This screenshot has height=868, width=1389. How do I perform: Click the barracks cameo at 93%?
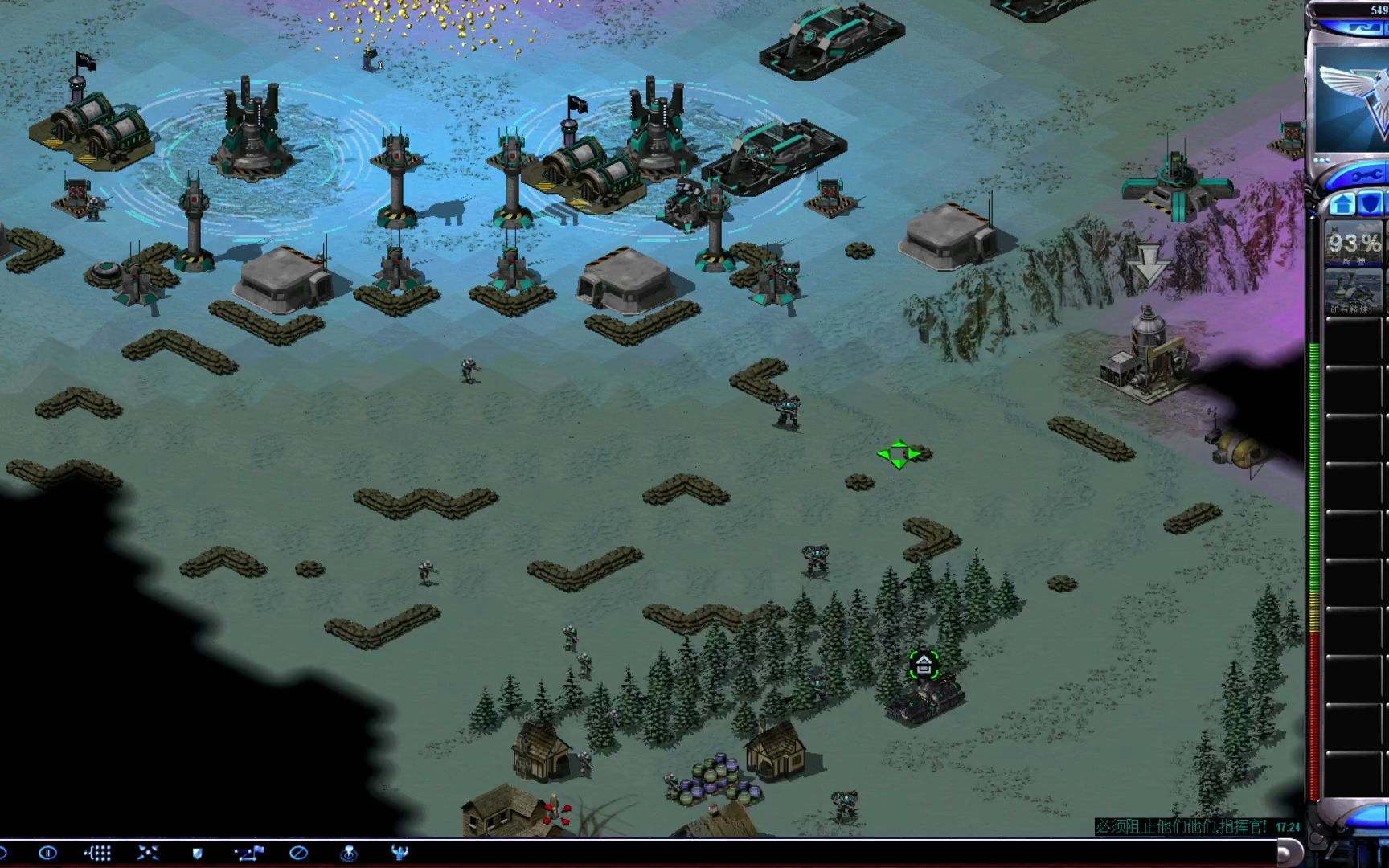click(x=1354, y=244)
